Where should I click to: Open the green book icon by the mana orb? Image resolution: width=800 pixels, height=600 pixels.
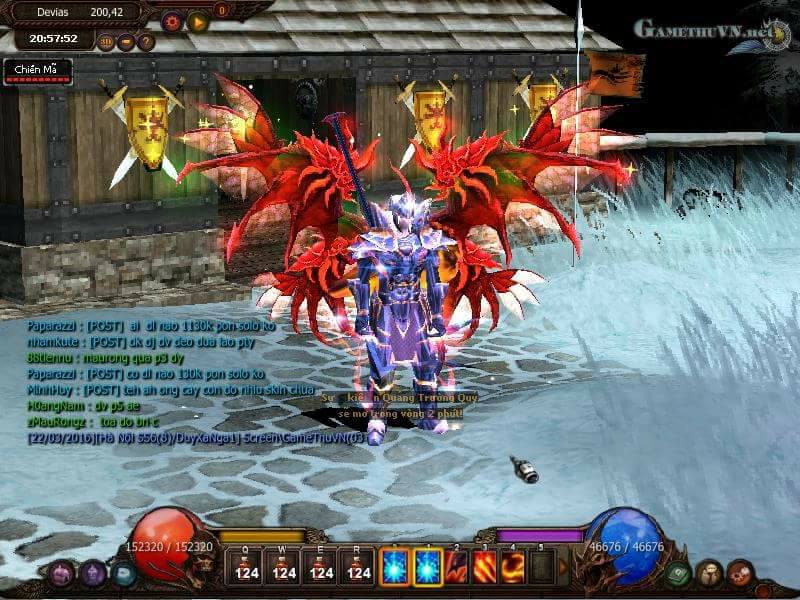pos(679,574)
